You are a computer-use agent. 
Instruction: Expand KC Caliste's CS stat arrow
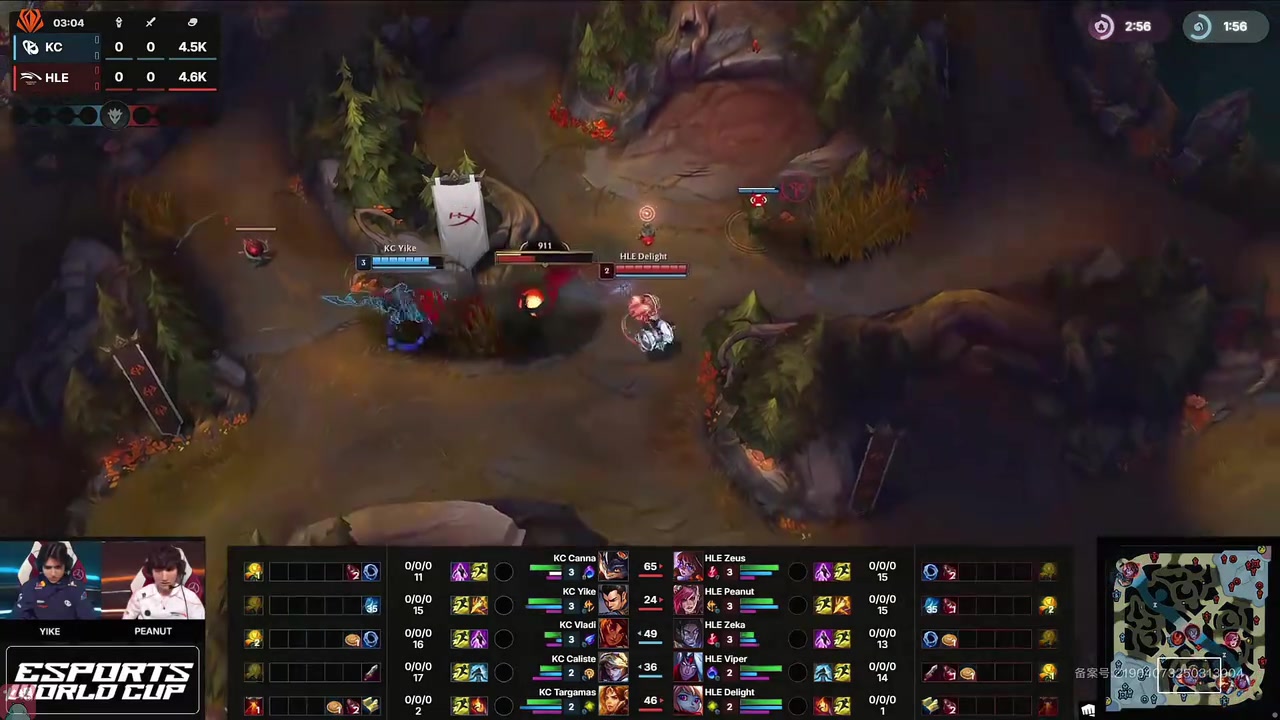641,666
